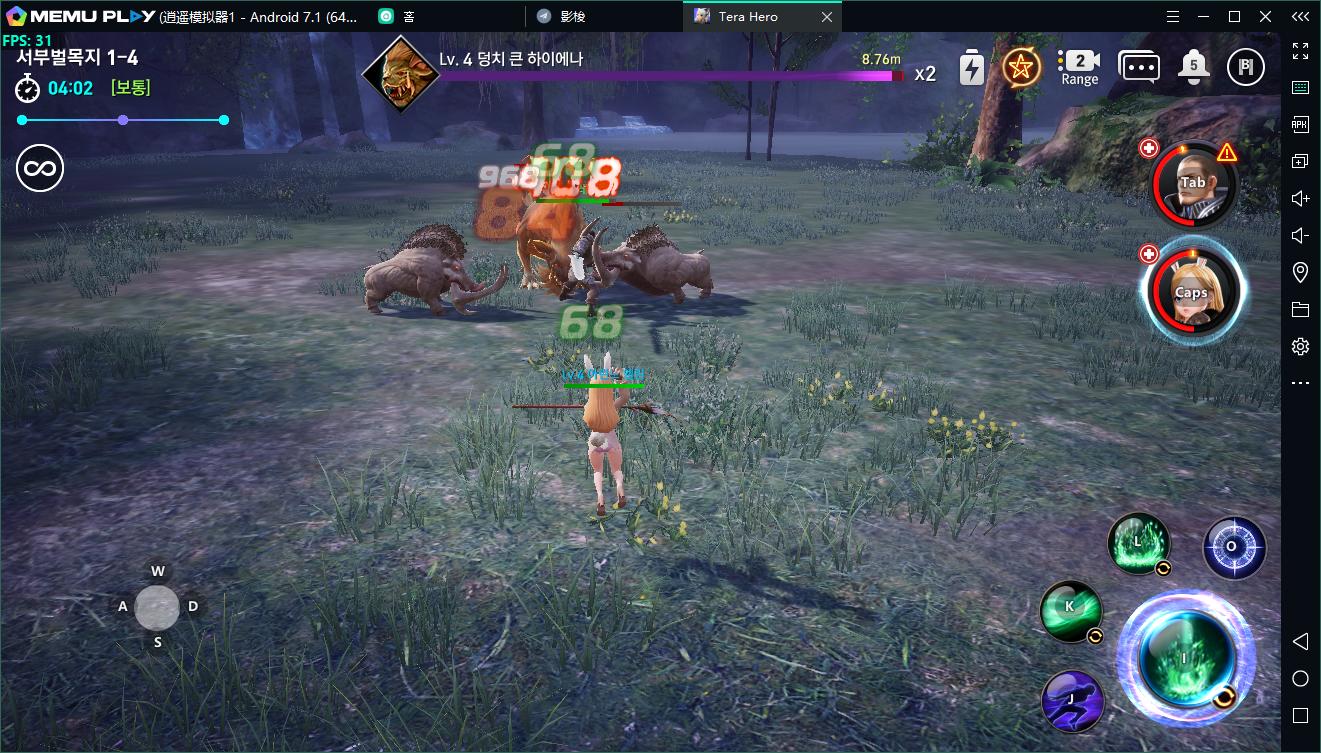Viewport: 1321px width, 753px height.
Task: Cast the green flame pillar skill
Action: tap(1138, 543)
